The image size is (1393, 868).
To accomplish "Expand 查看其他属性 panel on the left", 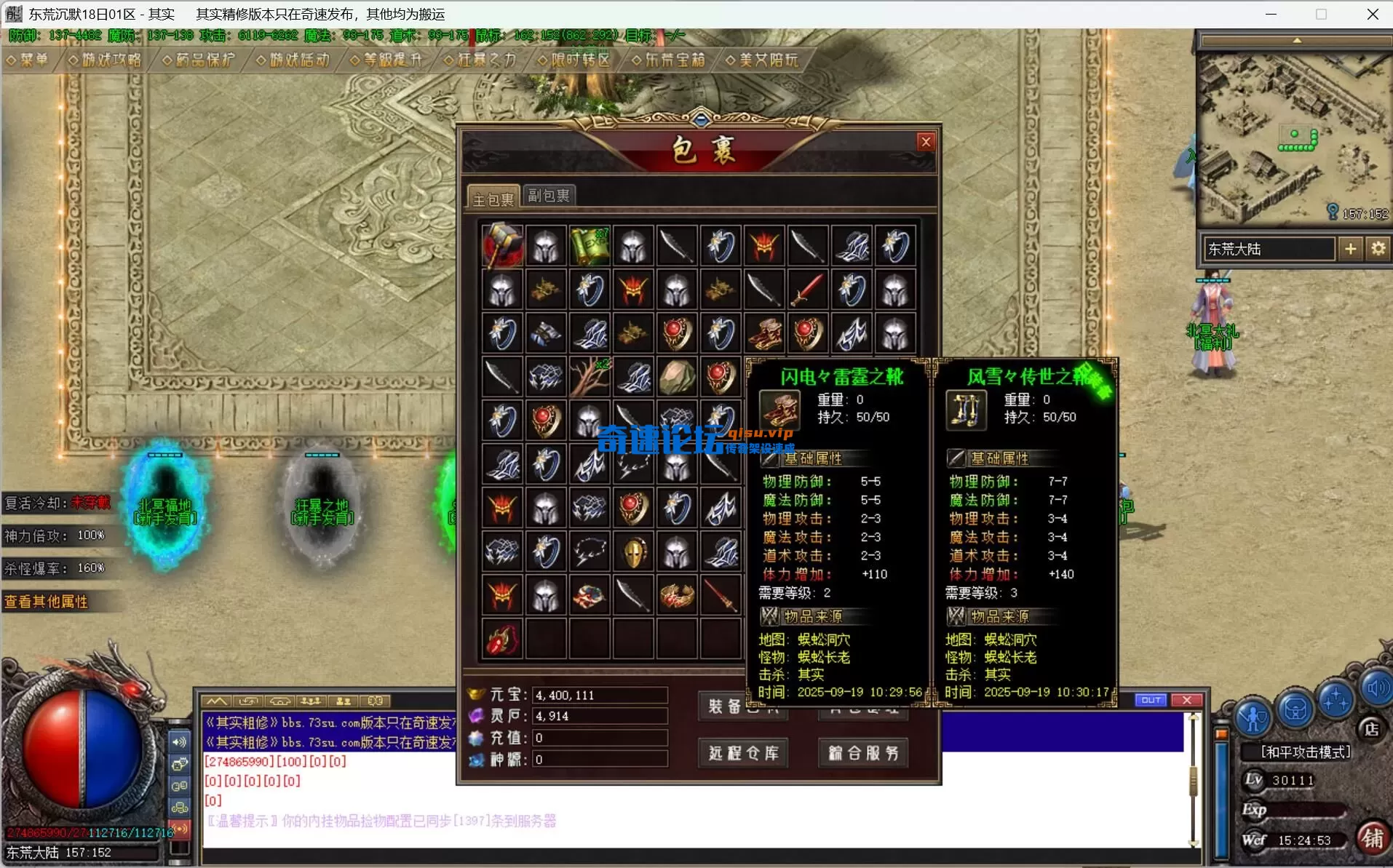I will pyautogui.click(x=48, y=602).
